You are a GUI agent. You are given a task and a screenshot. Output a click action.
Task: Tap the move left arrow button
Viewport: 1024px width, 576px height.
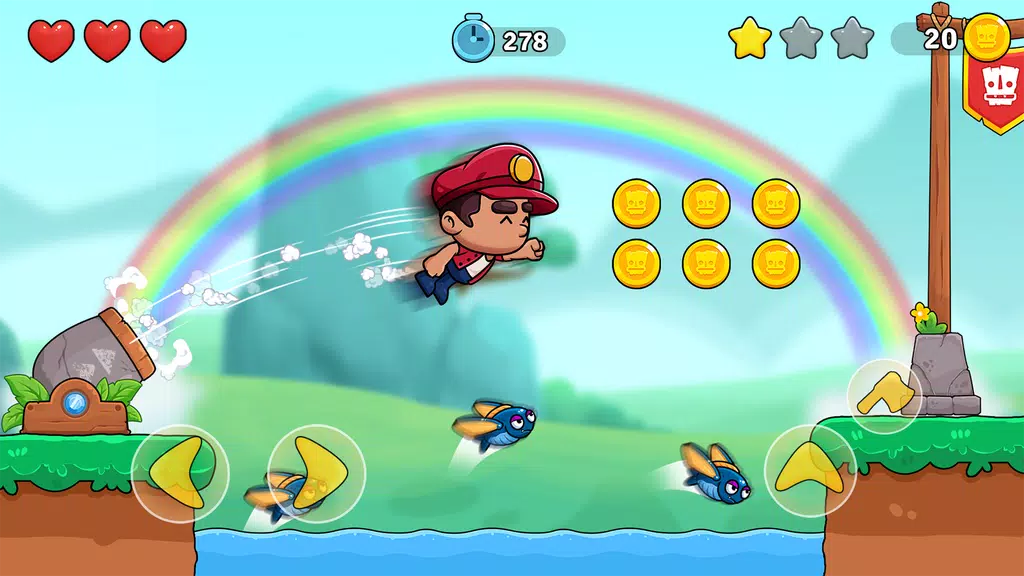(x=180, y=473)
